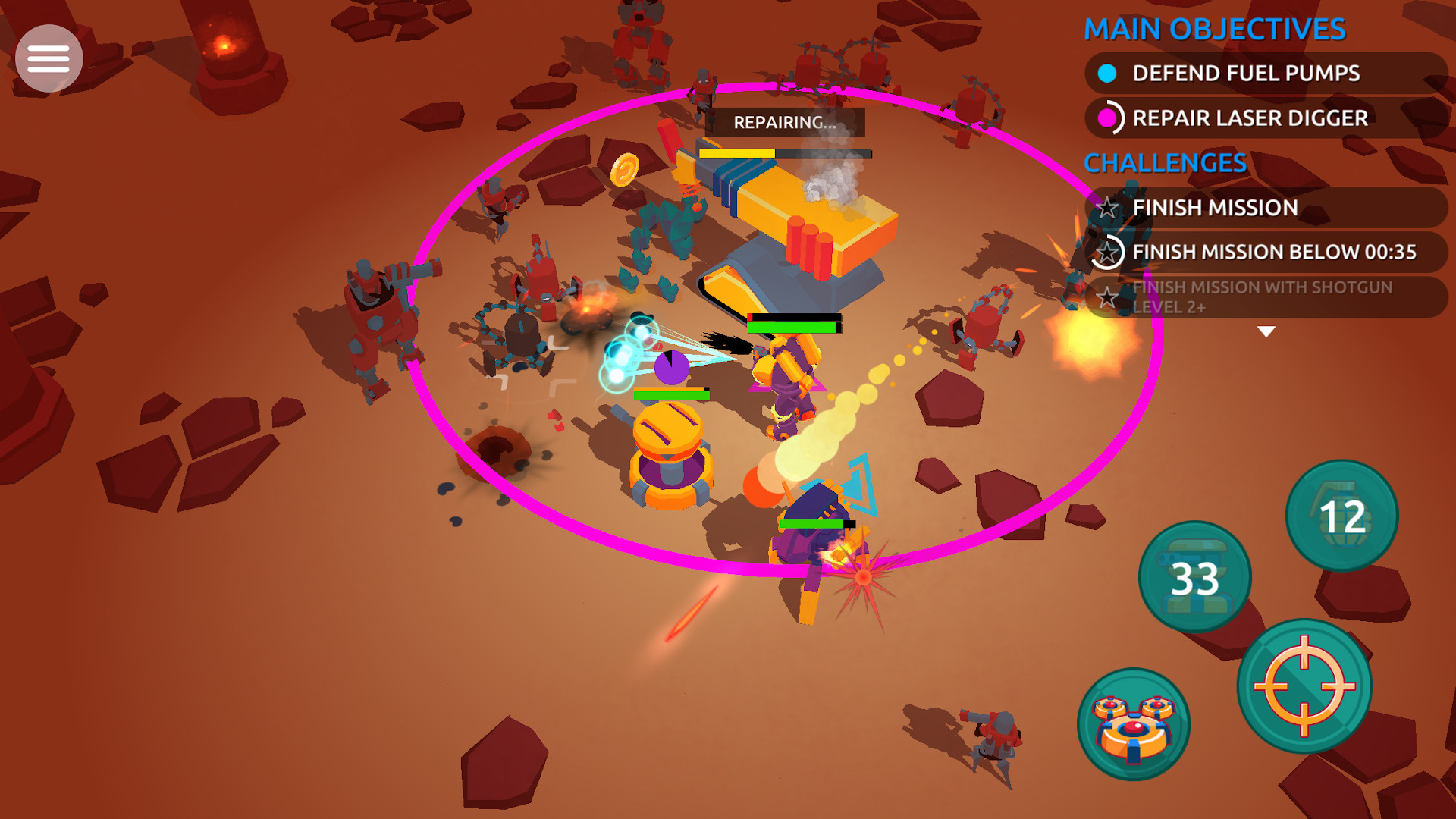Toggle the greyed star for SHOTGUN LEVEL 2+ challenge

point(1108,297)
